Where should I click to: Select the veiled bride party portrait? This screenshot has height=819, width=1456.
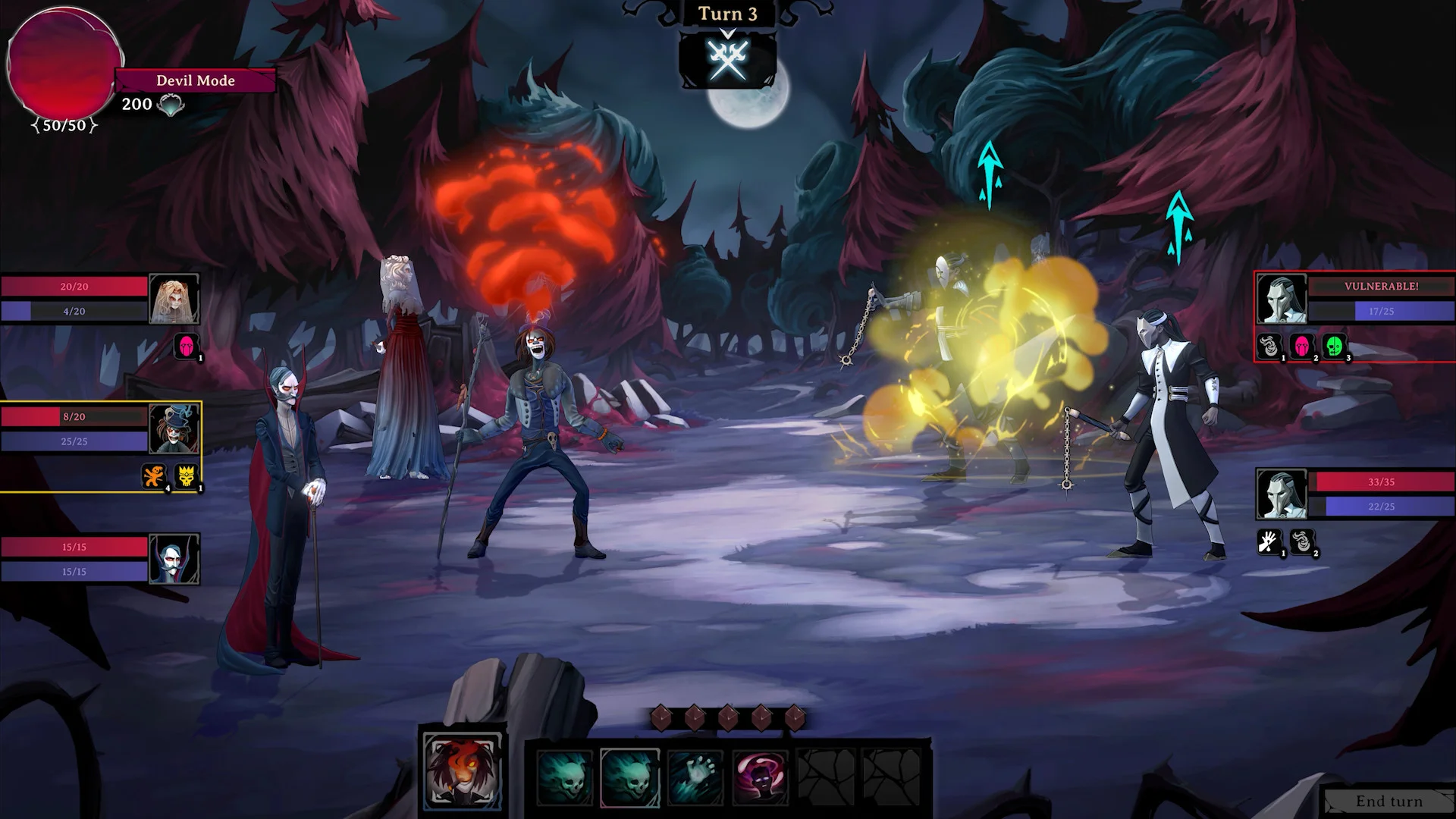click(x=174, y=299)
